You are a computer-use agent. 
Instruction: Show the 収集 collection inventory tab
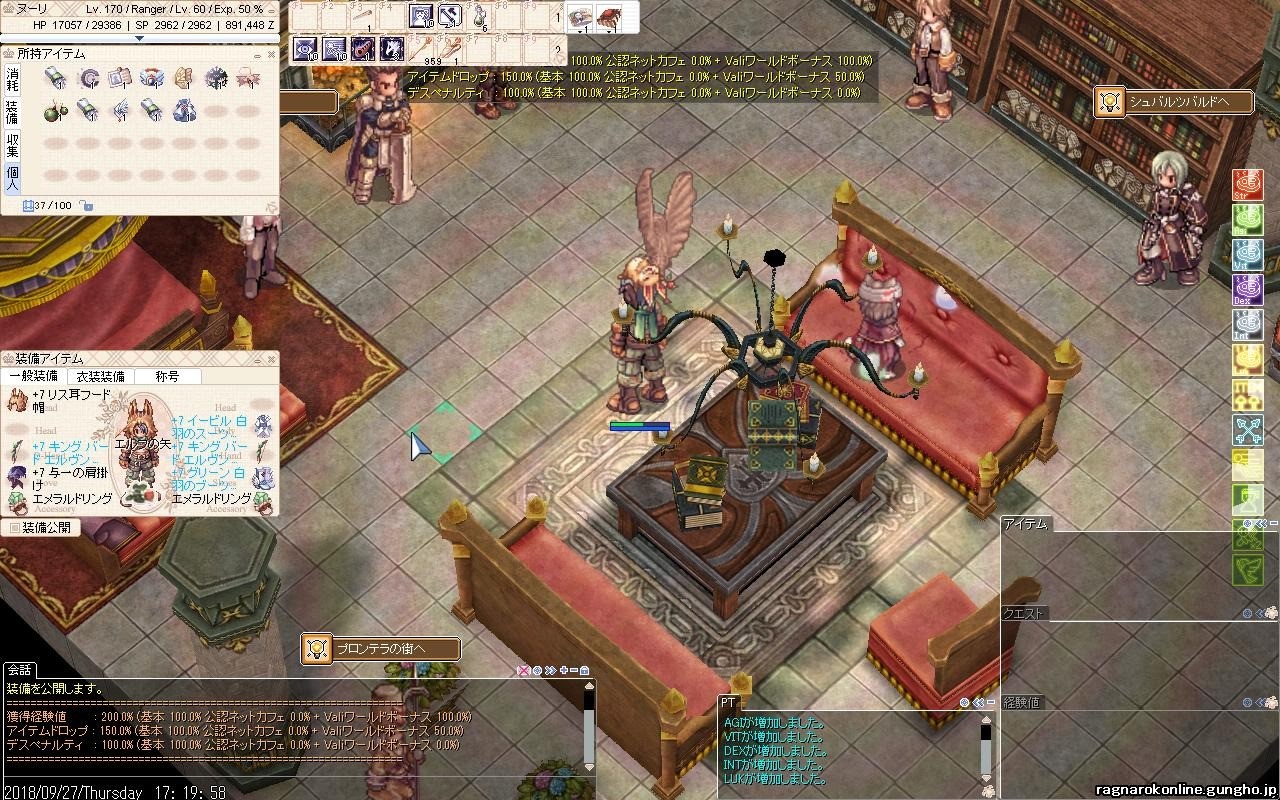[x=12, y=145]
